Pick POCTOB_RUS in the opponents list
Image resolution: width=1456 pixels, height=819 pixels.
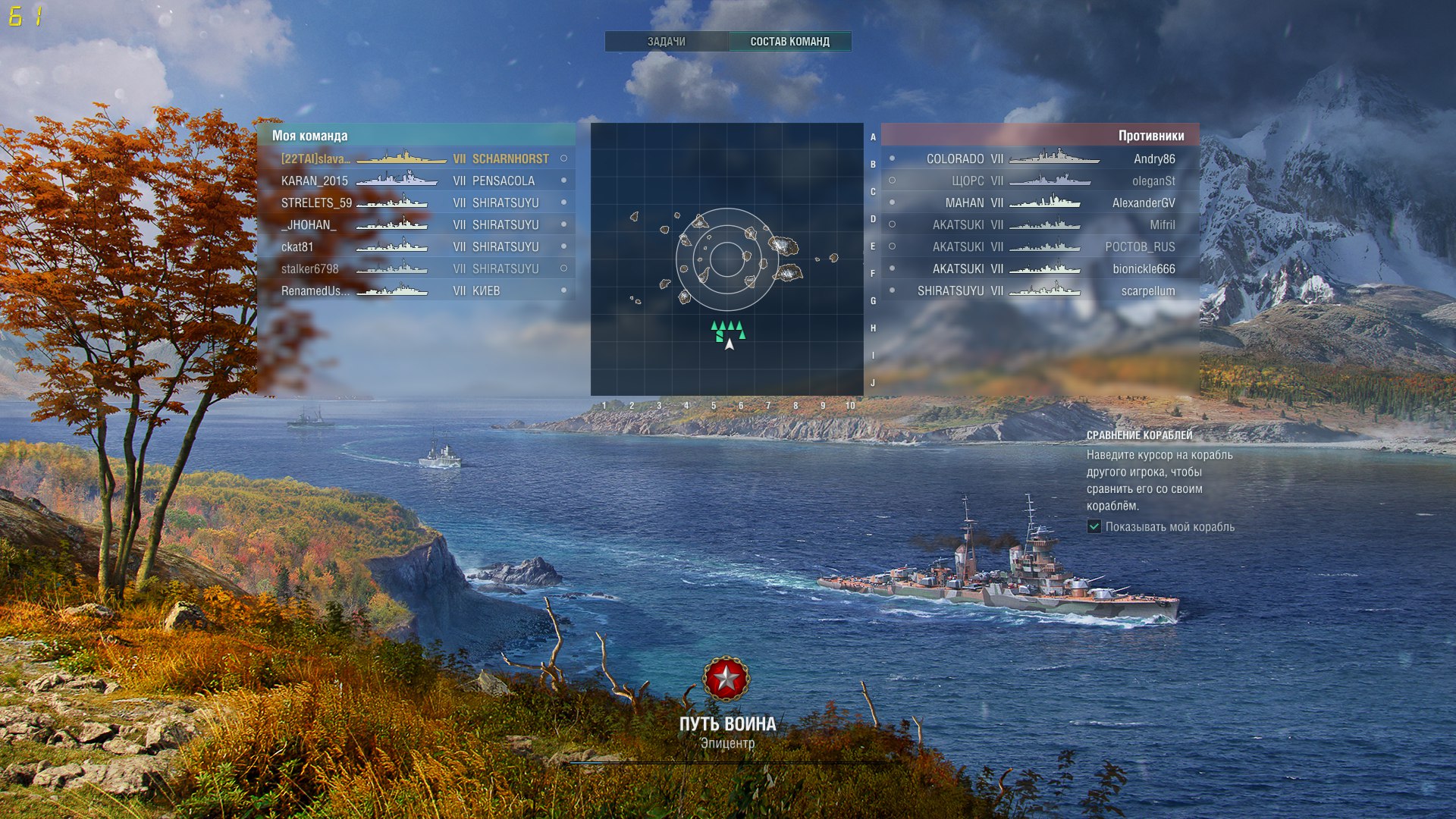point(1039,246)
